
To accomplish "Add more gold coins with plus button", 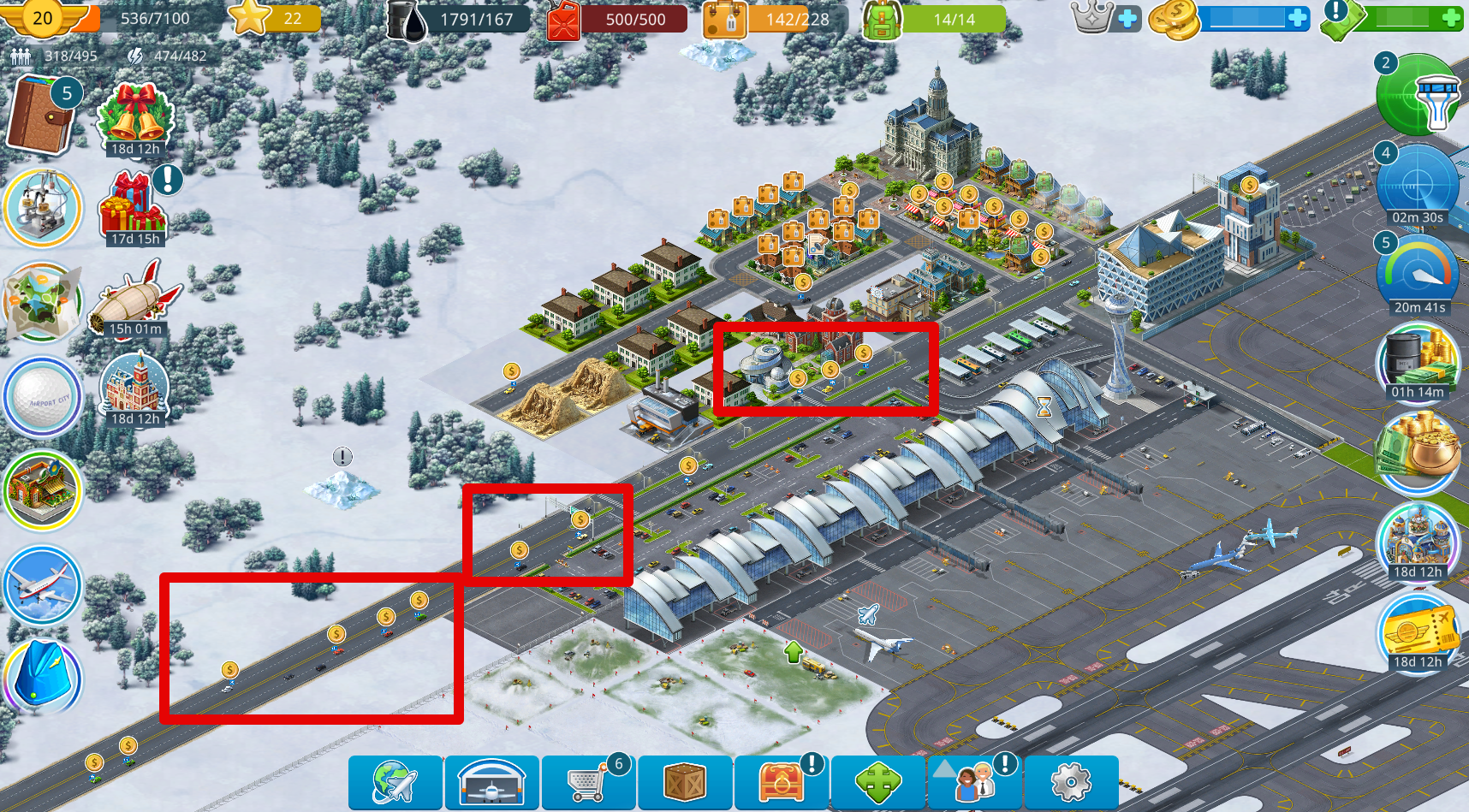I will [1298, 18].
